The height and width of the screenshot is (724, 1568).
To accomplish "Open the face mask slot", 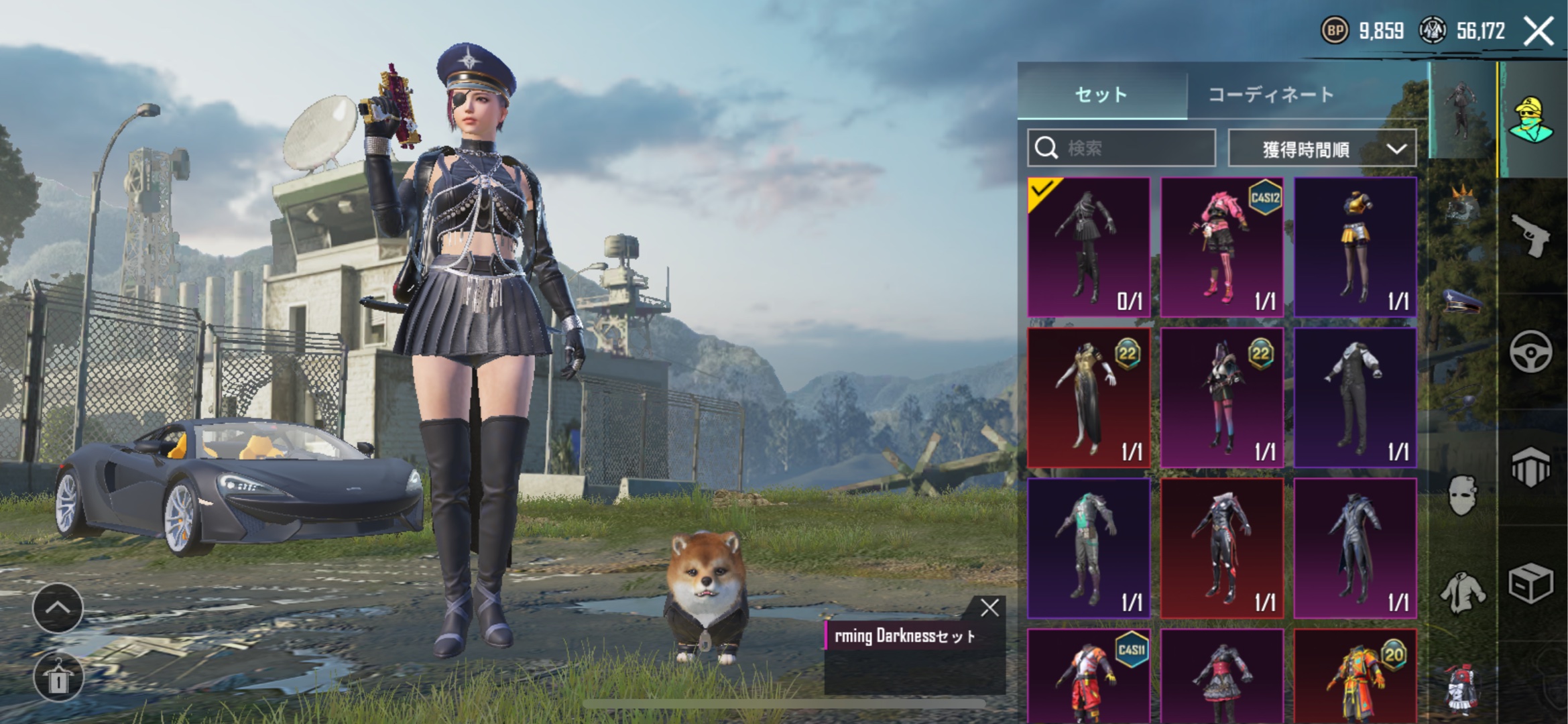I will (x=1462, y=495).
